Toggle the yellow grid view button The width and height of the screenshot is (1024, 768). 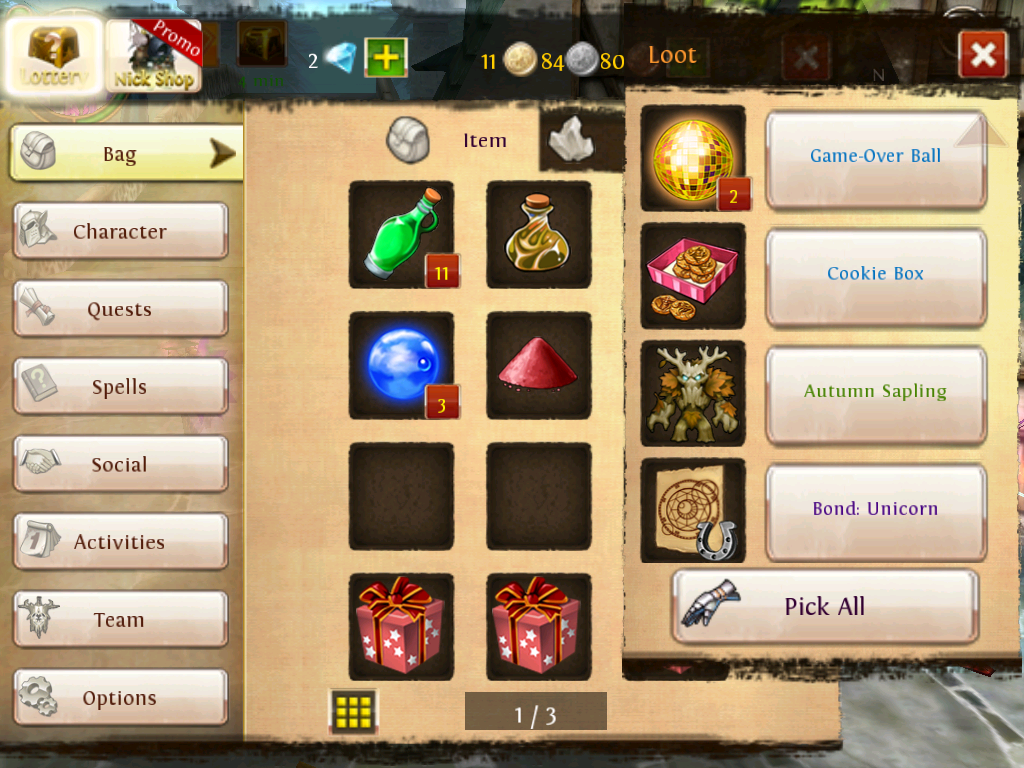[354, 711]
